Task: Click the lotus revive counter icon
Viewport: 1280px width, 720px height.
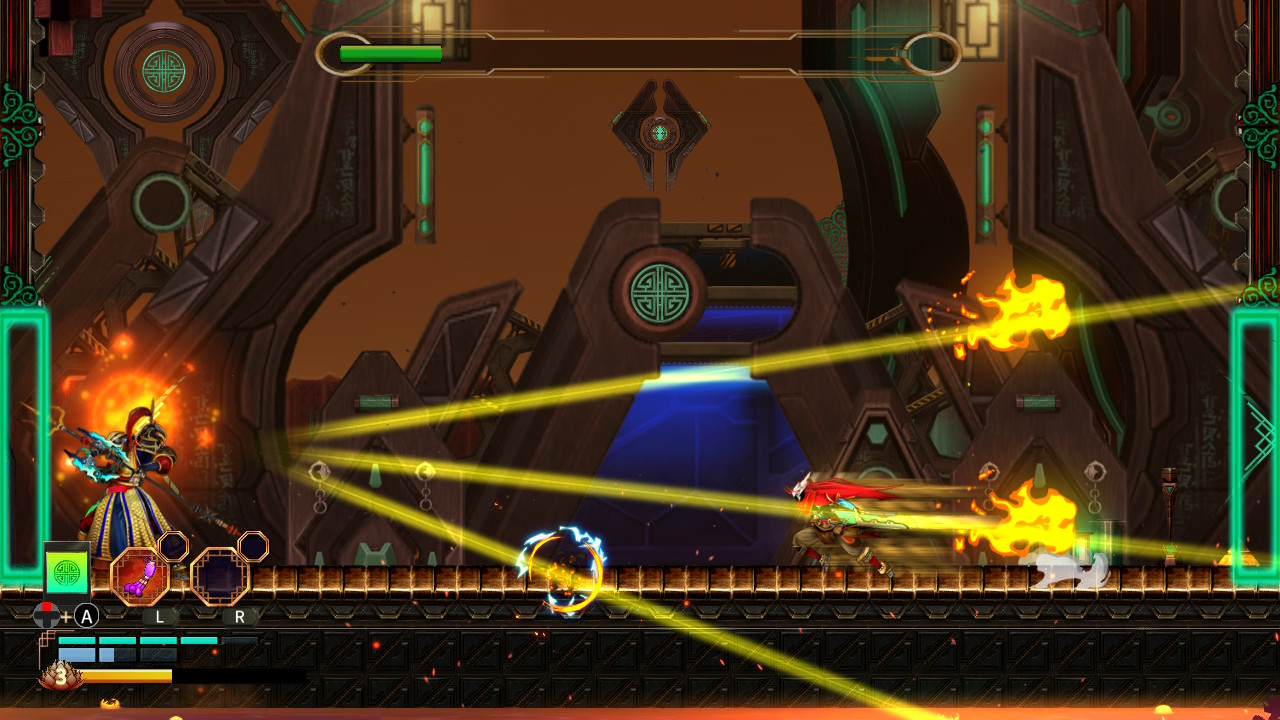Action: tap(60, 675)
